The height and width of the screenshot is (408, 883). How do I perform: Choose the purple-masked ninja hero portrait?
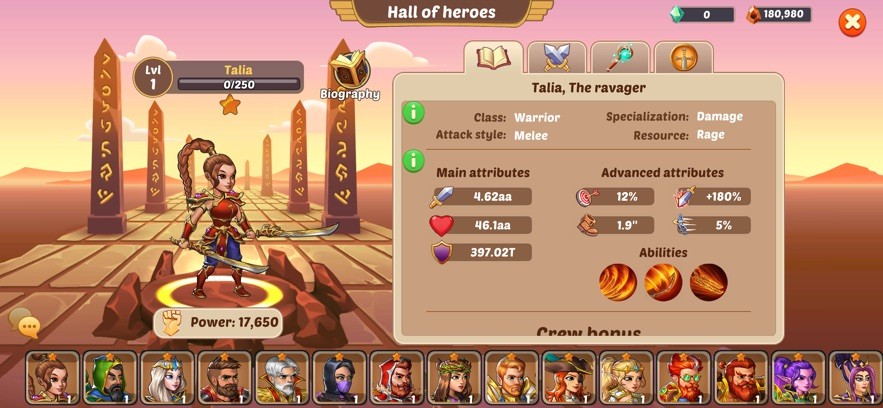pyautogui.click(x=339, y=377)
